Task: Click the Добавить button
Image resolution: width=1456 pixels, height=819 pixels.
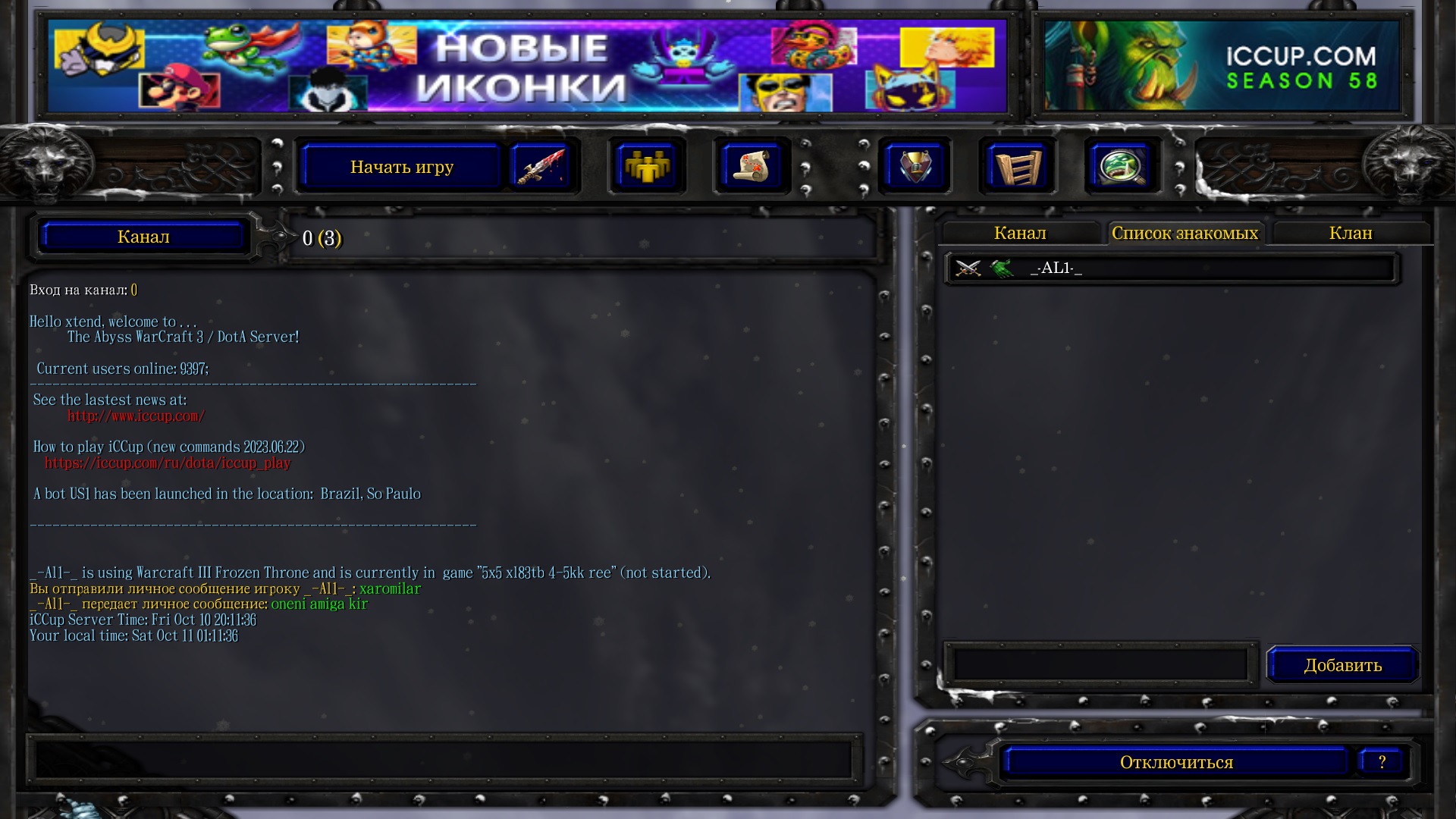Action: pyautogui.click(x=1342, y=666)
